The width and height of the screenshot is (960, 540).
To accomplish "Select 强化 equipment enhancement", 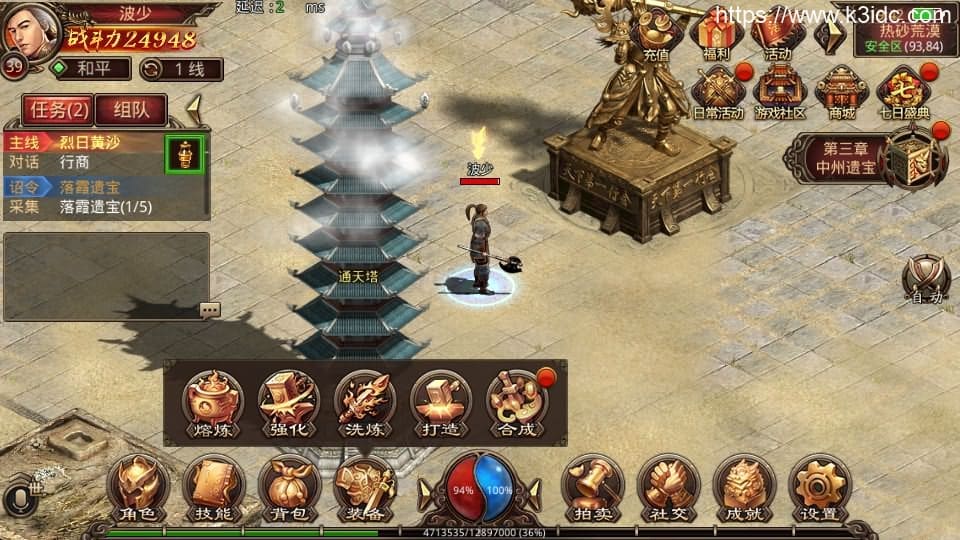I will [x=288, y=404].
